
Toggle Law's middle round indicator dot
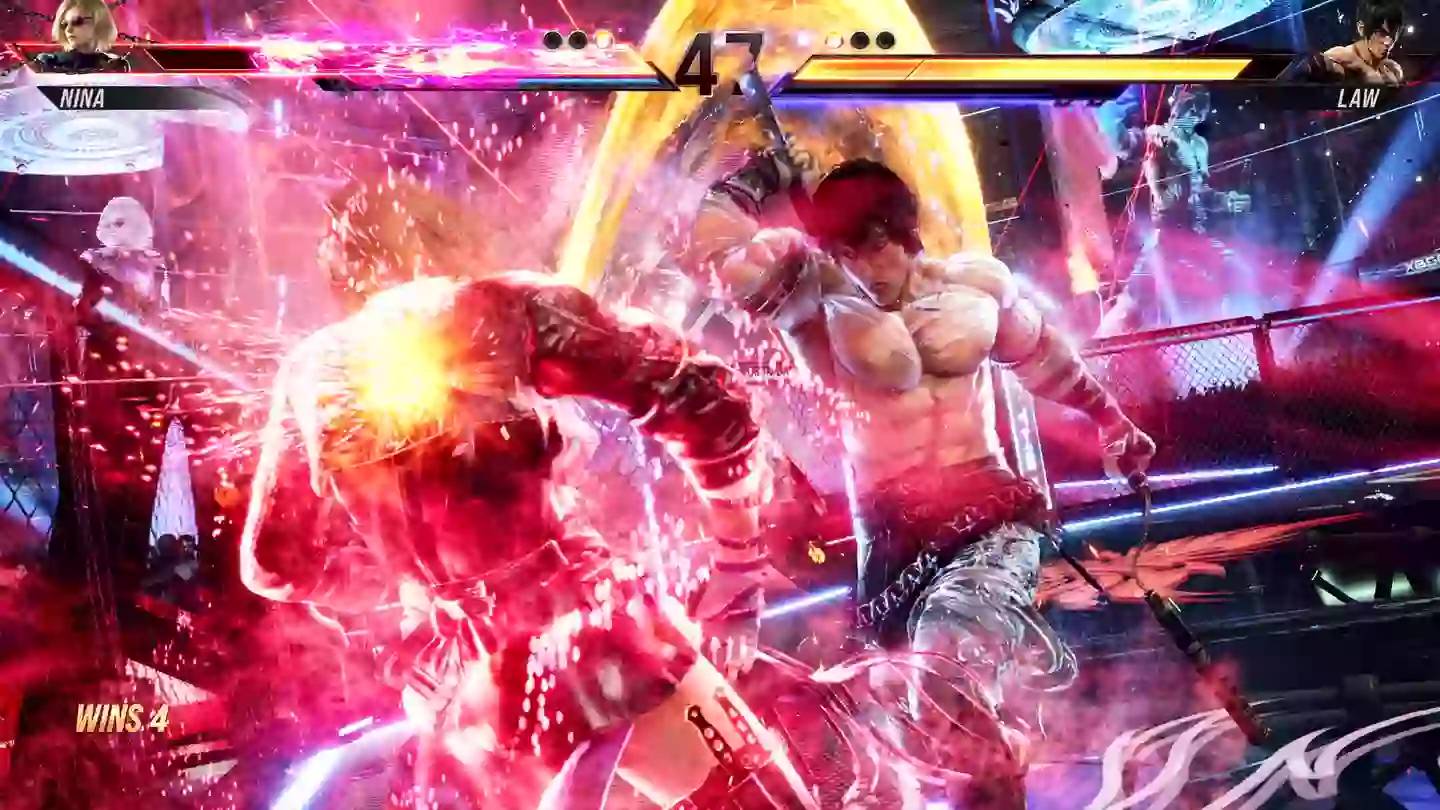[x=858, y=40]
